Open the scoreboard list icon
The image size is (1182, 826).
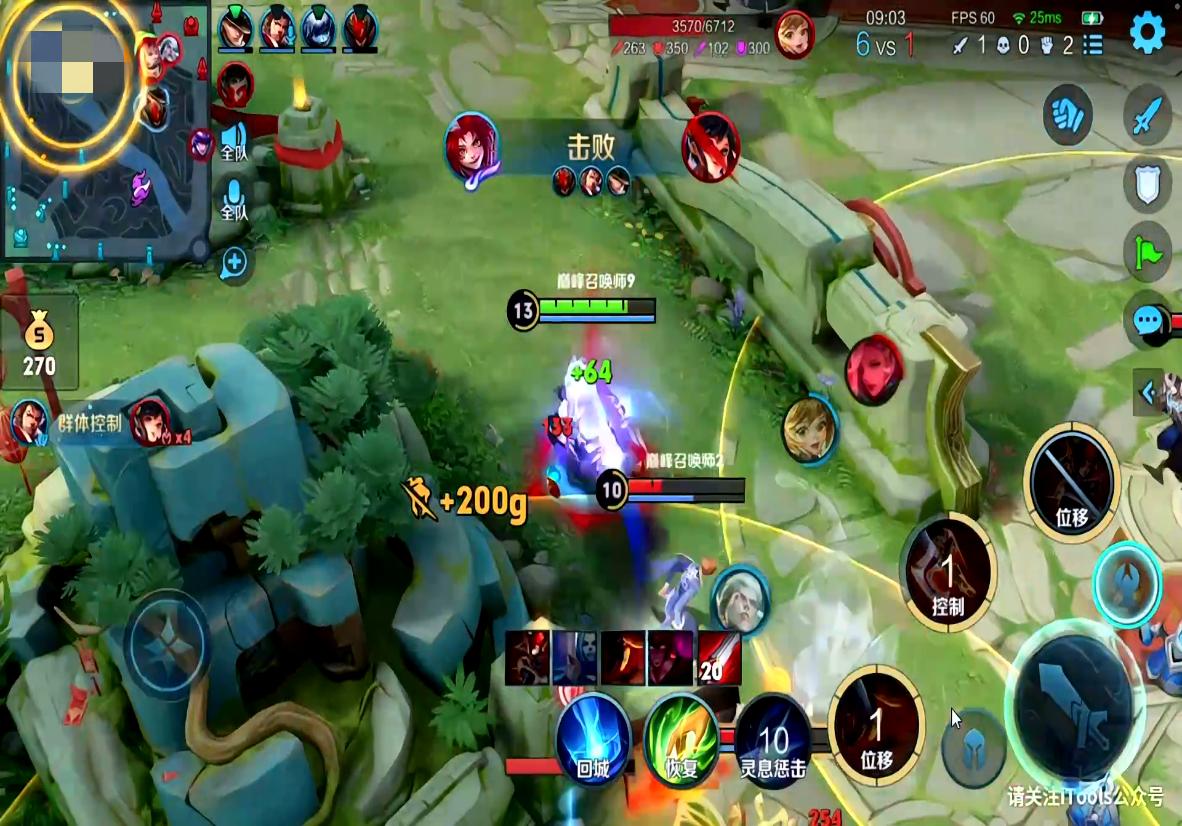1093,45
